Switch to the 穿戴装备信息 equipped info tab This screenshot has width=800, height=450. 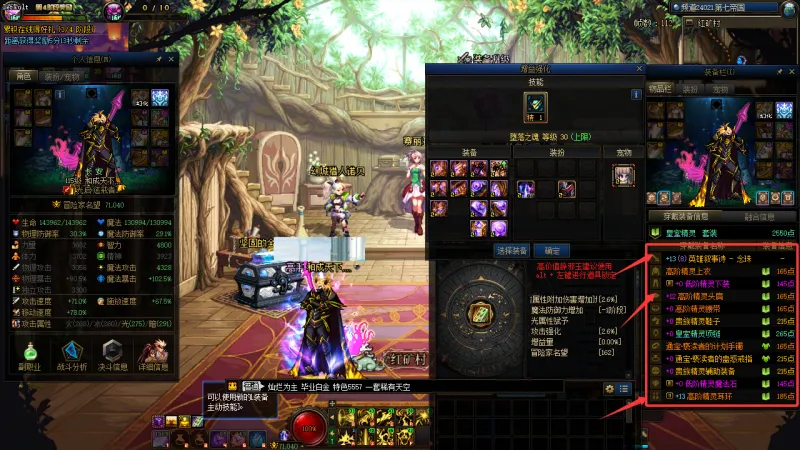point(681,215)
